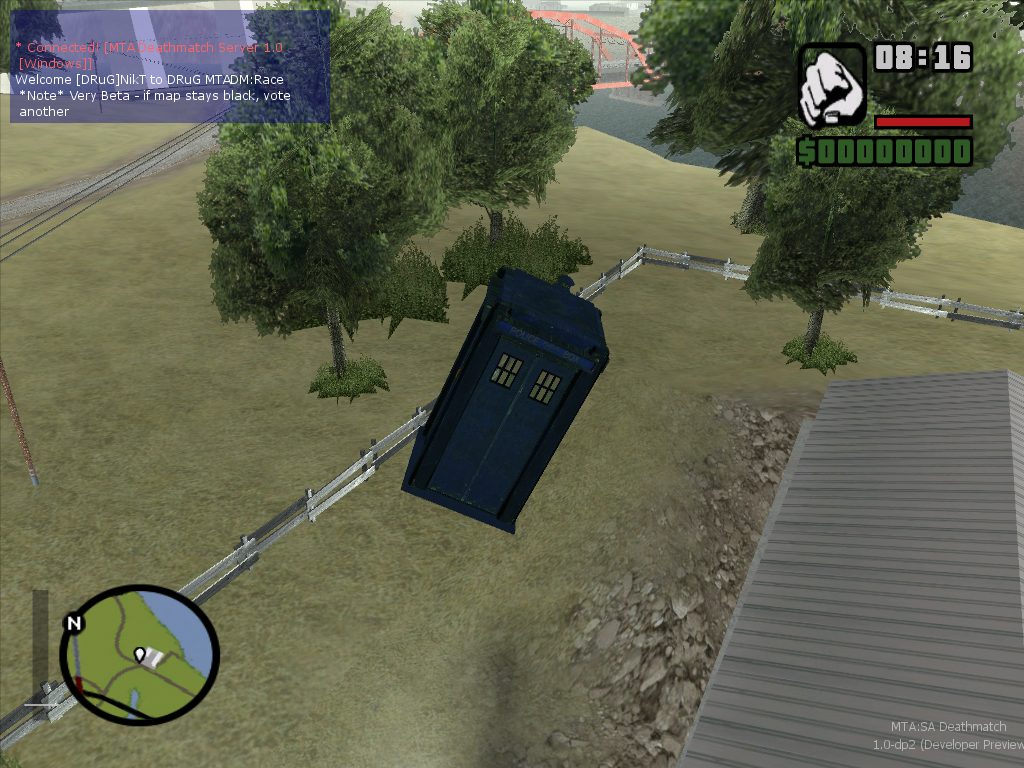Click the North indicator on the radar
This screenshot has width=1024, height=768.
coord(73,624)
